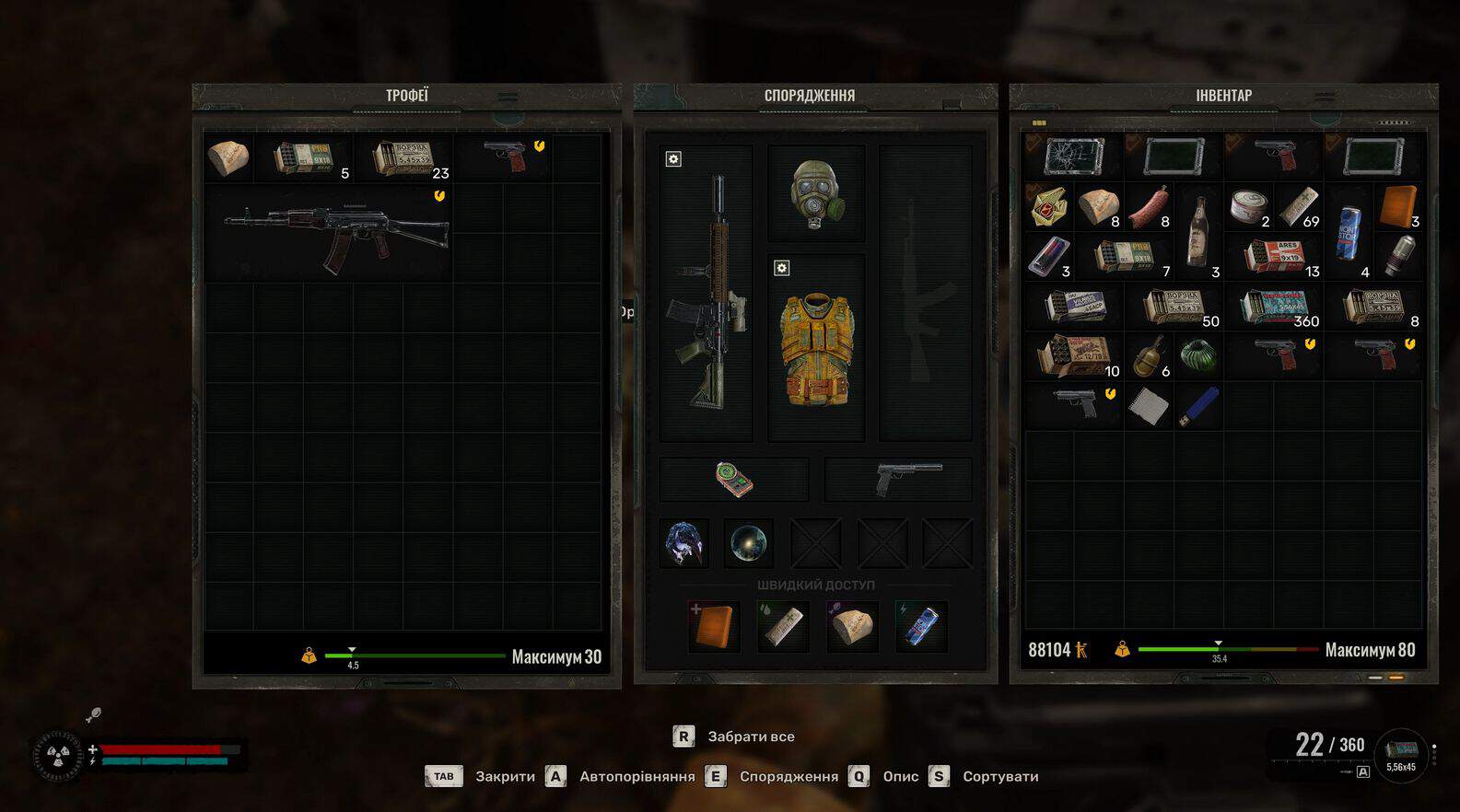
Task: Click the F-1 grenade stack of 6
Action: coord(1149,356)
